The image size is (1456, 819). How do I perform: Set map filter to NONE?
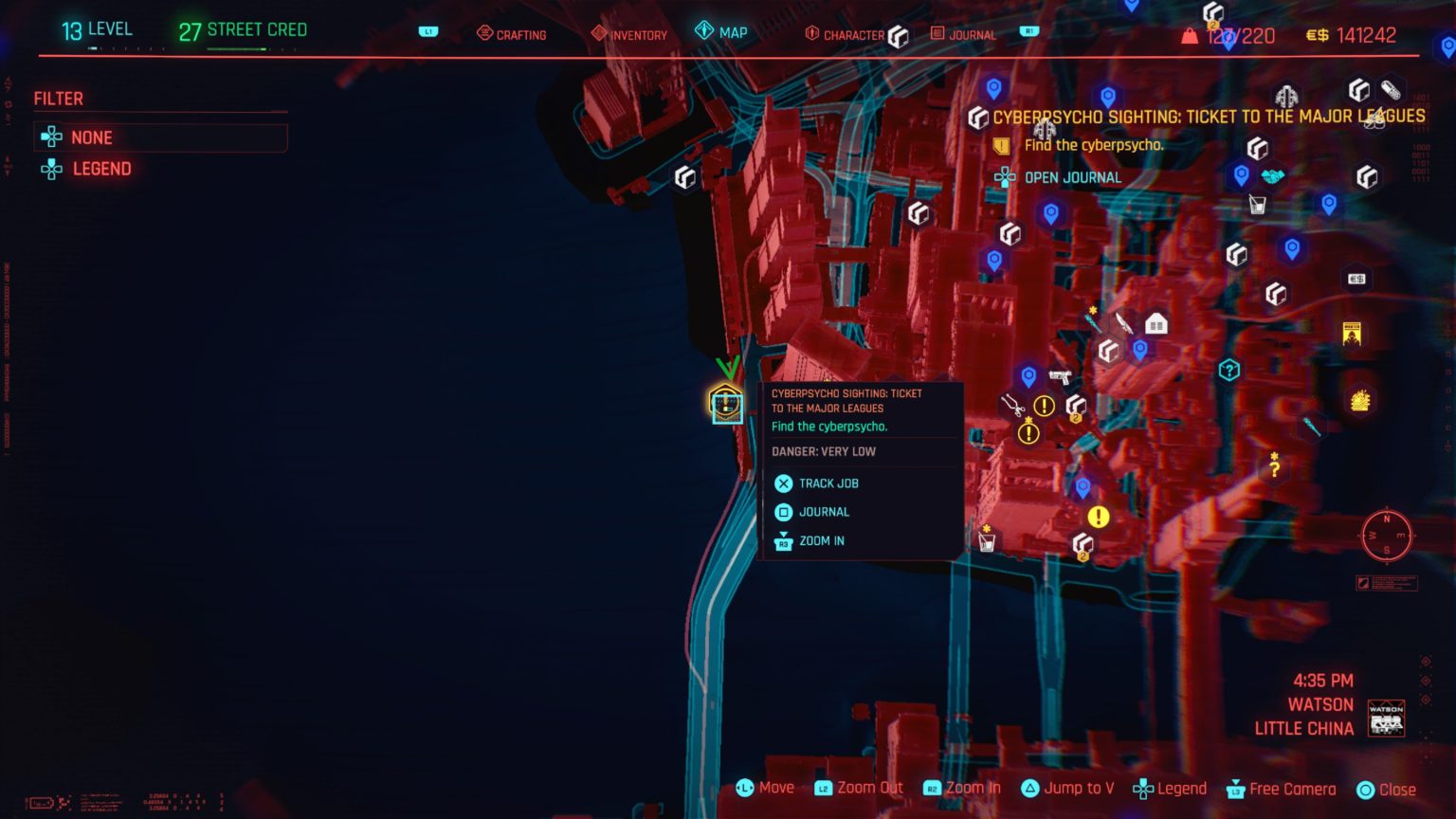[x=91, y=137]
